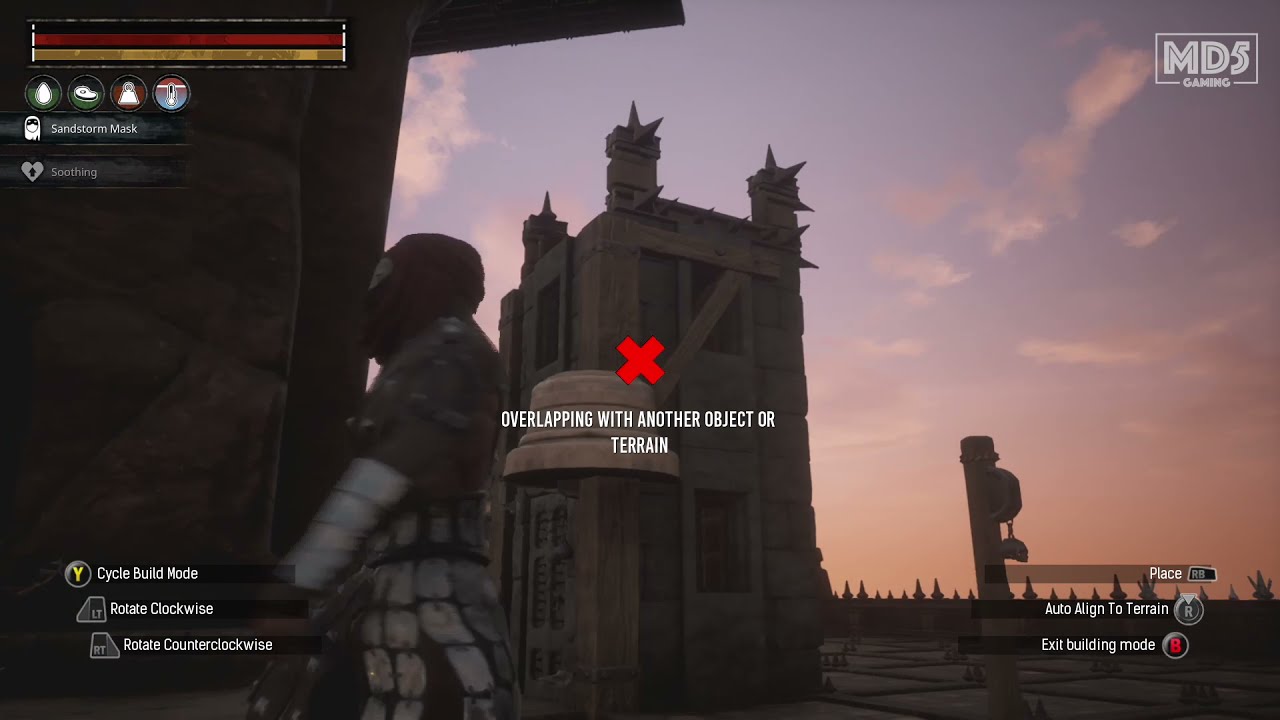This screenshot has height=720, width=1280.
Task: Click the red B button prompt icon
Action: (x=1175, y=645)
